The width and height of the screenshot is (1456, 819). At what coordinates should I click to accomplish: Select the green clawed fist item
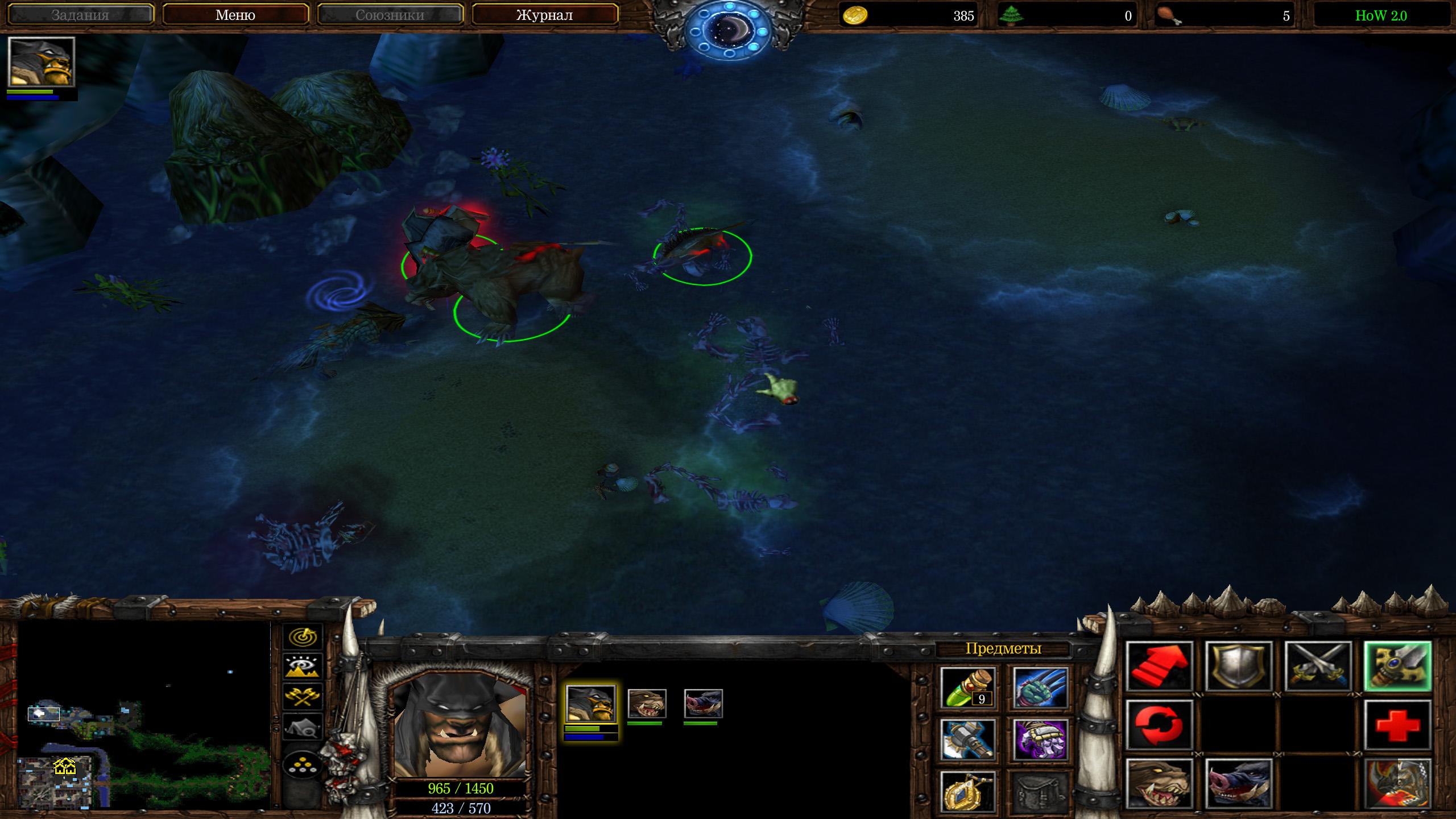click(1040, 688)
